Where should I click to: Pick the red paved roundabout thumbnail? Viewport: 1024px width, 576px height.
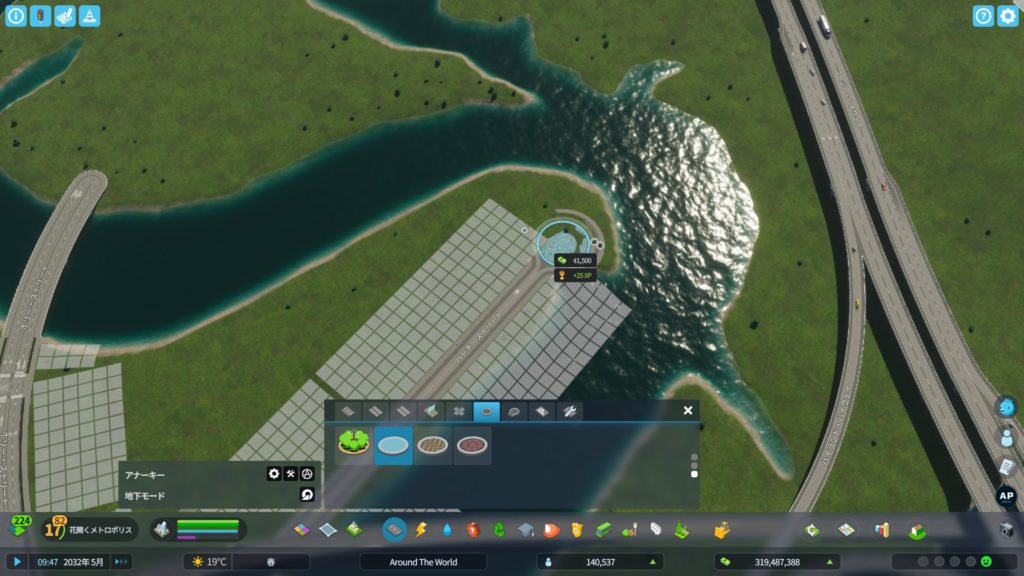472,445
